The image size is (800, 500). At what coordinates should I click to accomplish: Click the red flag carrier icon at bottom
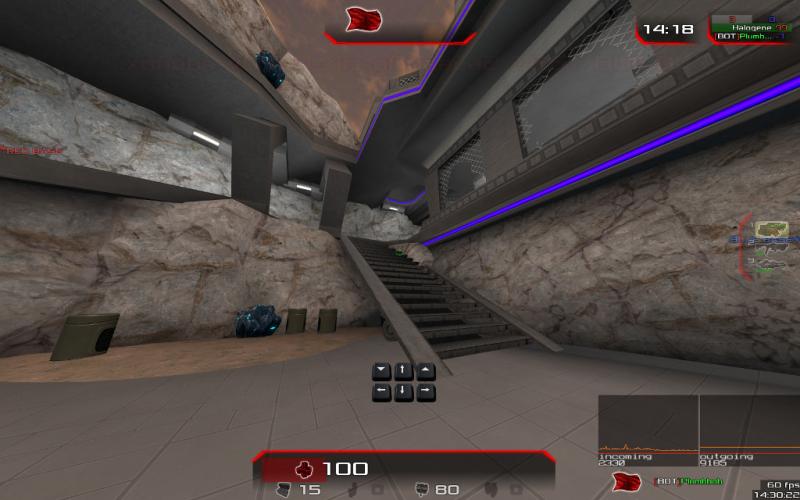point(627,483)
